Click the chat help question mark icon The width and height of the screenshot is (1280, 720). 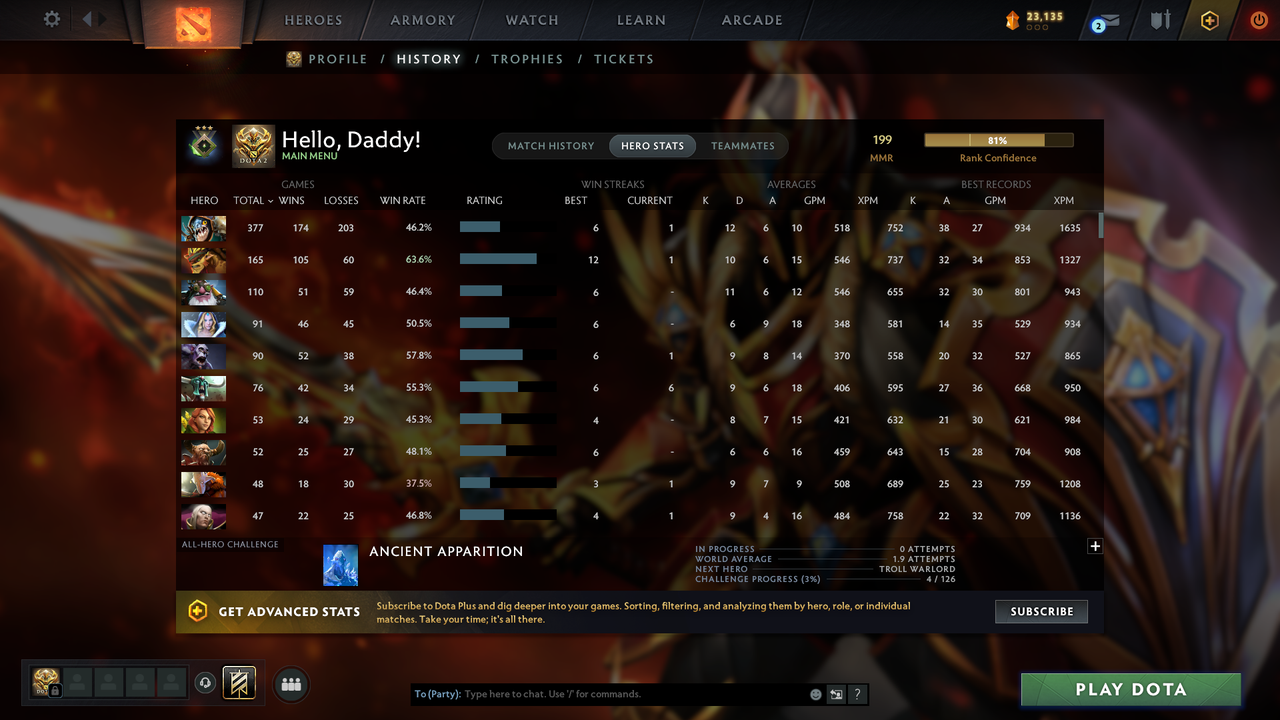pyautogui.click(x=857, y=694)
